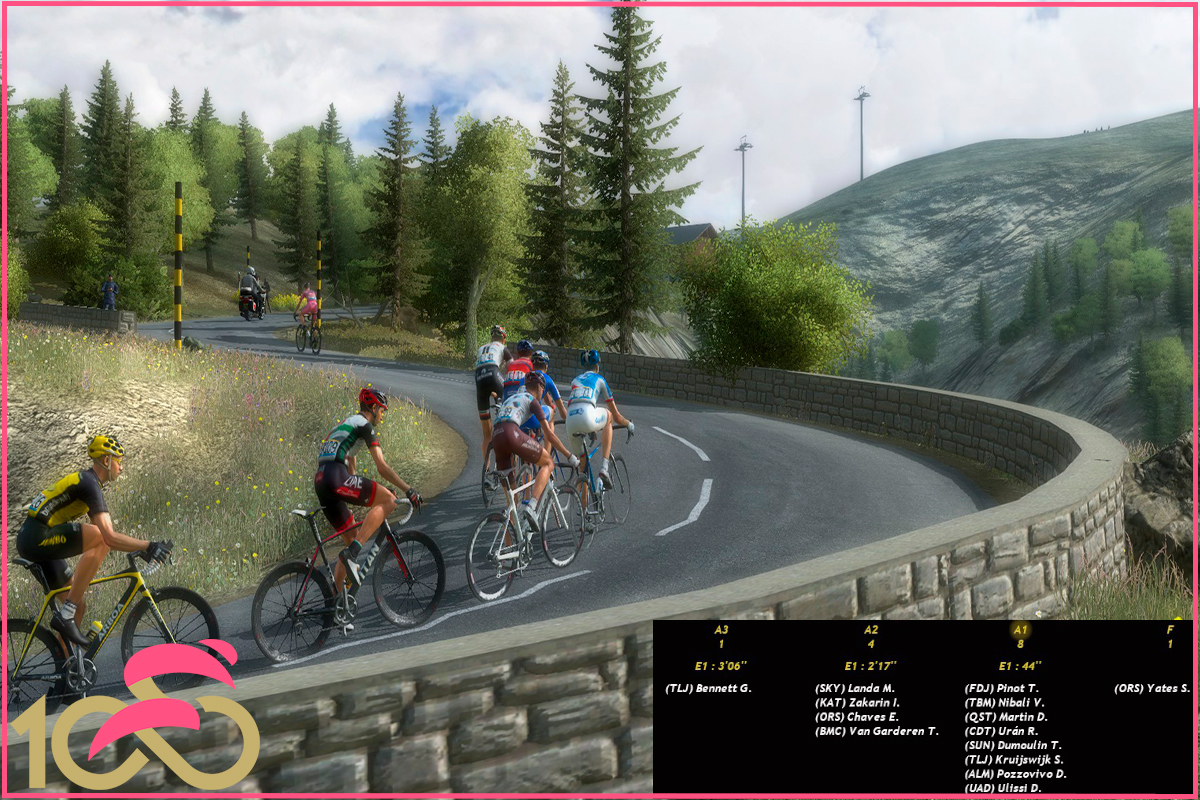Pick rider Van Garderen T.

point(877,731)
